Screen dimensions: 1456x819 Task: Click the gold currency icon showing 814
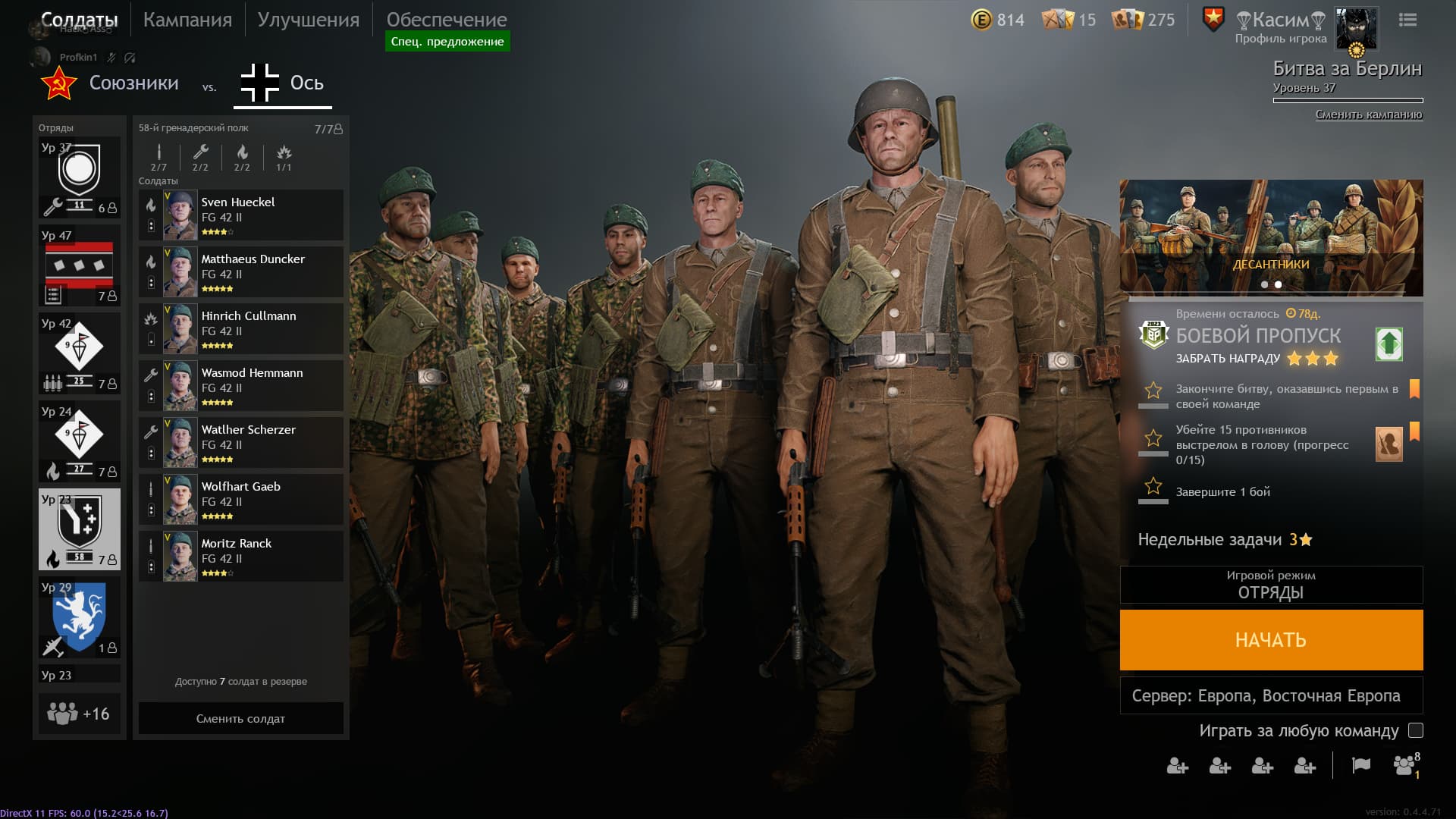[982, 20]
